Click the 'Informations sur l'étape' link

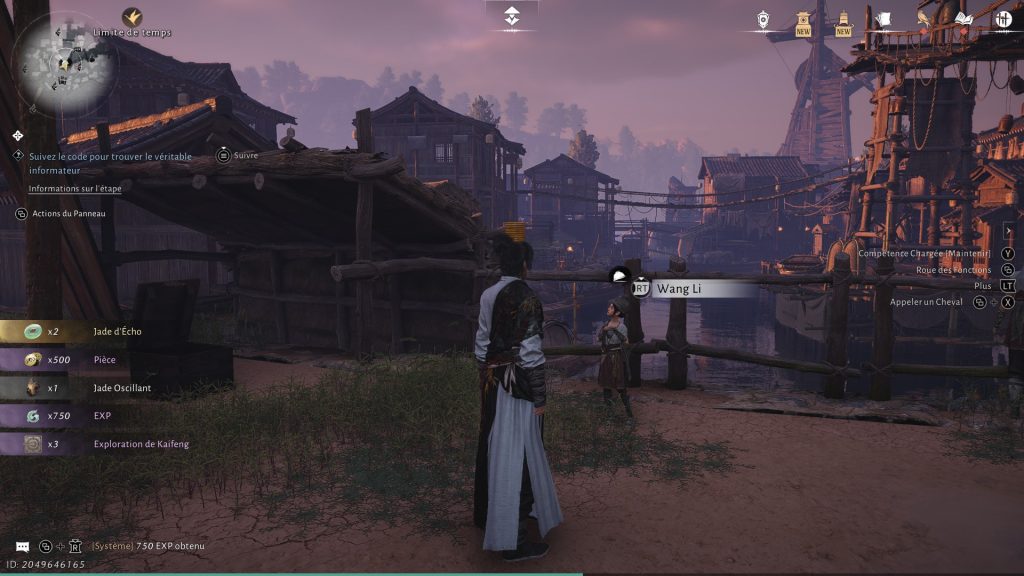pos(77,188)
